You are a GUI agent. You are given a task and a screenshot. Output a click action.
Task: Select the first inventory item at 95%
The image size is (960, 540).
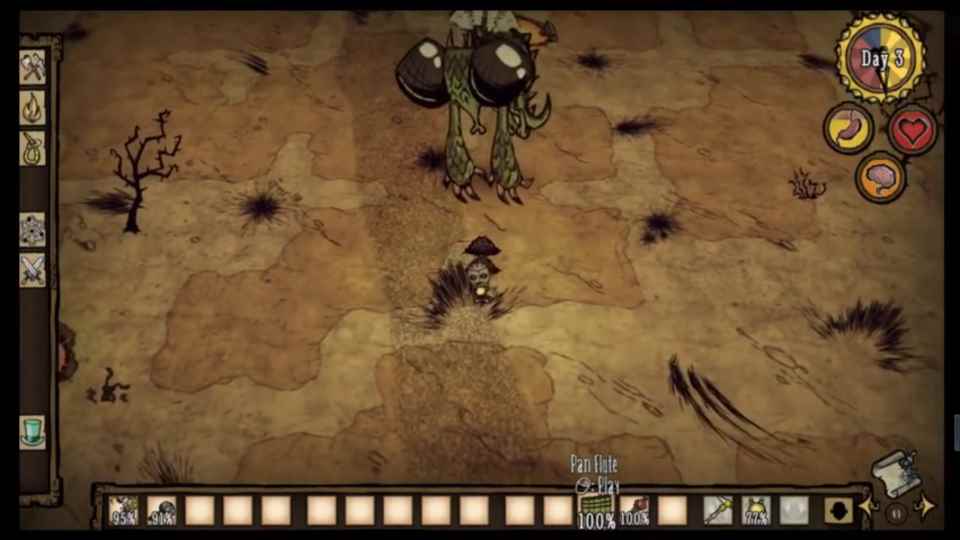[x=124, y=510]
